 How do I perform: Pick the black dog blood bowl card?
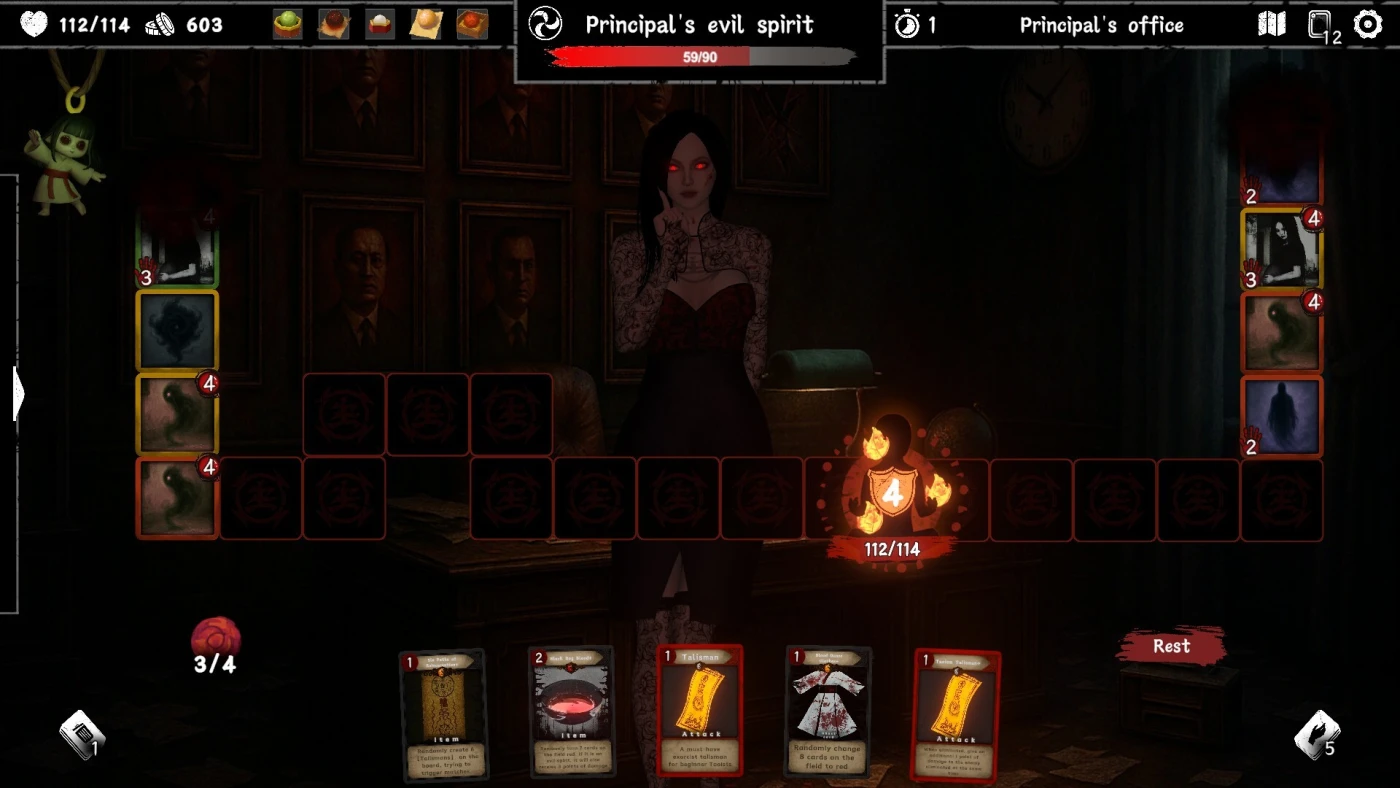click(x=572, y=711)
